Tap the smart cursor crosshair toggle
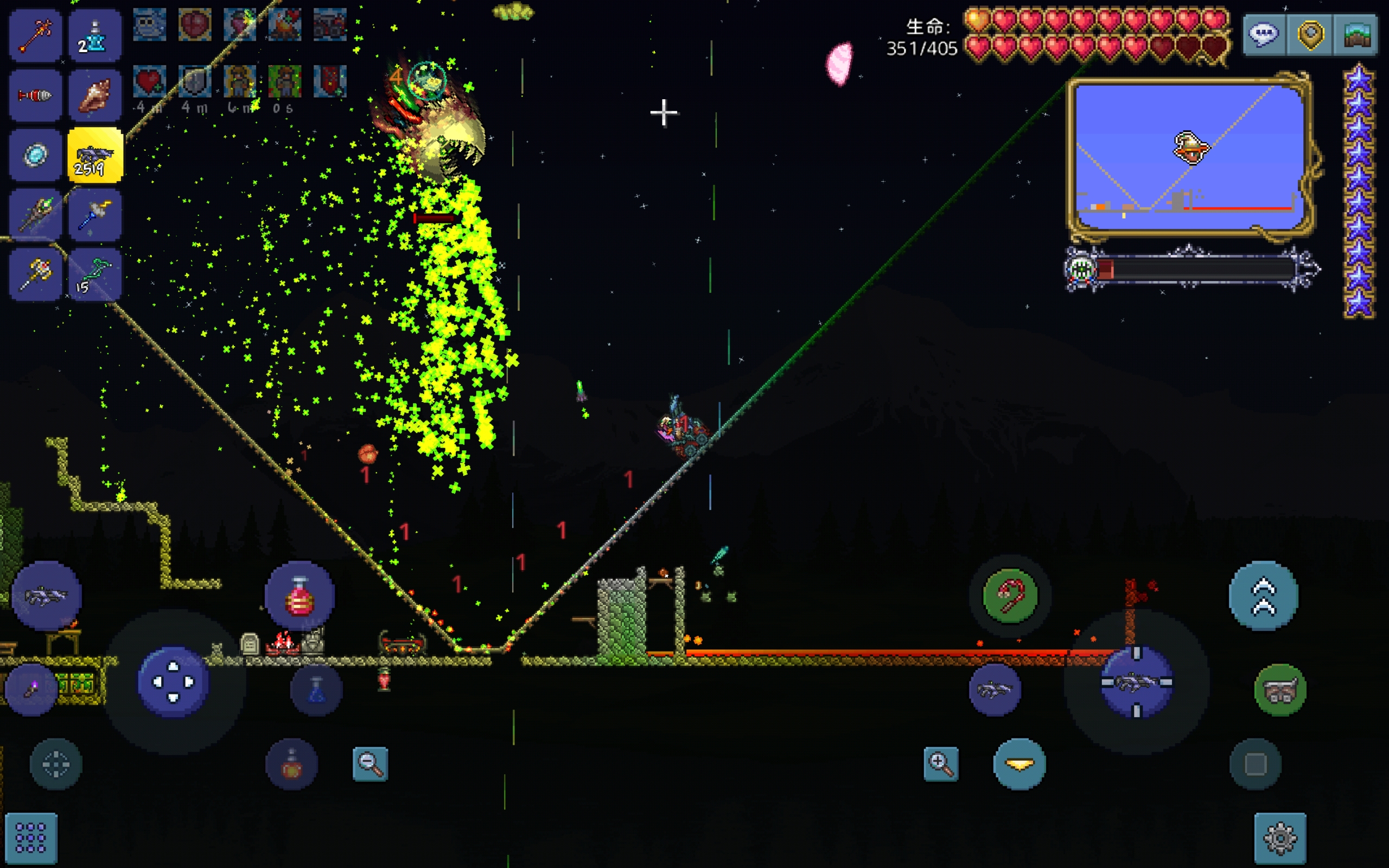This screenshot has height=868, width=1389. [x=56, y=764]
